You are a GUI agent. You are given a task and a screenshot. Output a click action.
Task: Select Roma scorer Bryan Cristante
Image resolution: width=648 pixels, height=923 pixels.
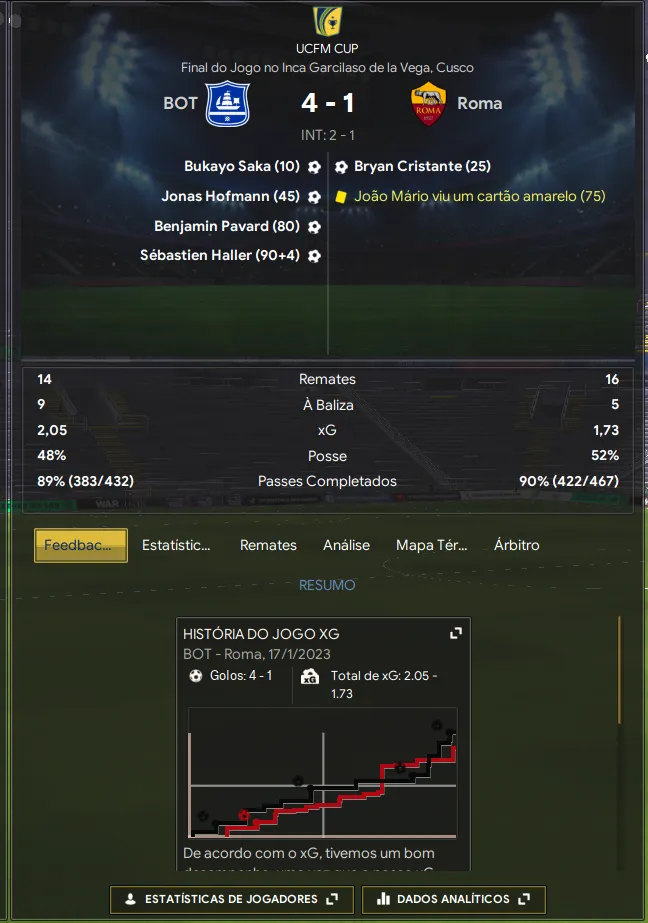click(422, 167)
